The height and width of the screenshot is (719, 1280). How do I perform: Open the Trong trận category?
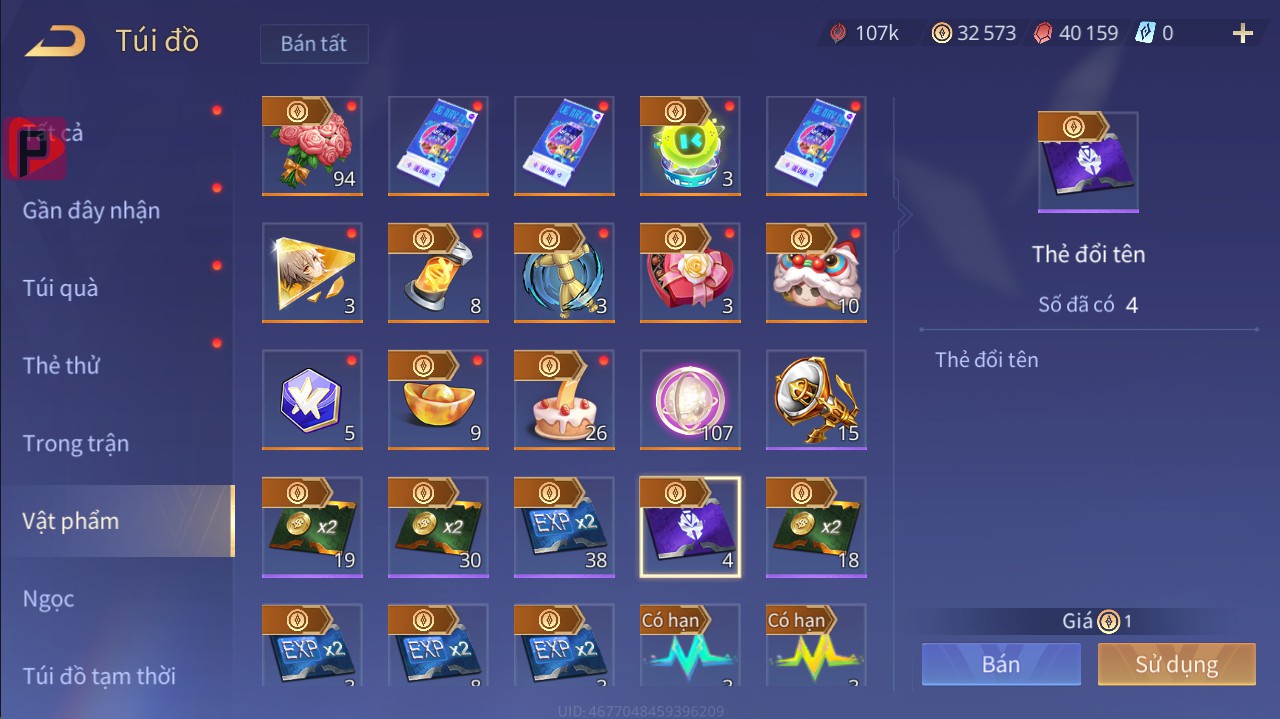(76, 444)
